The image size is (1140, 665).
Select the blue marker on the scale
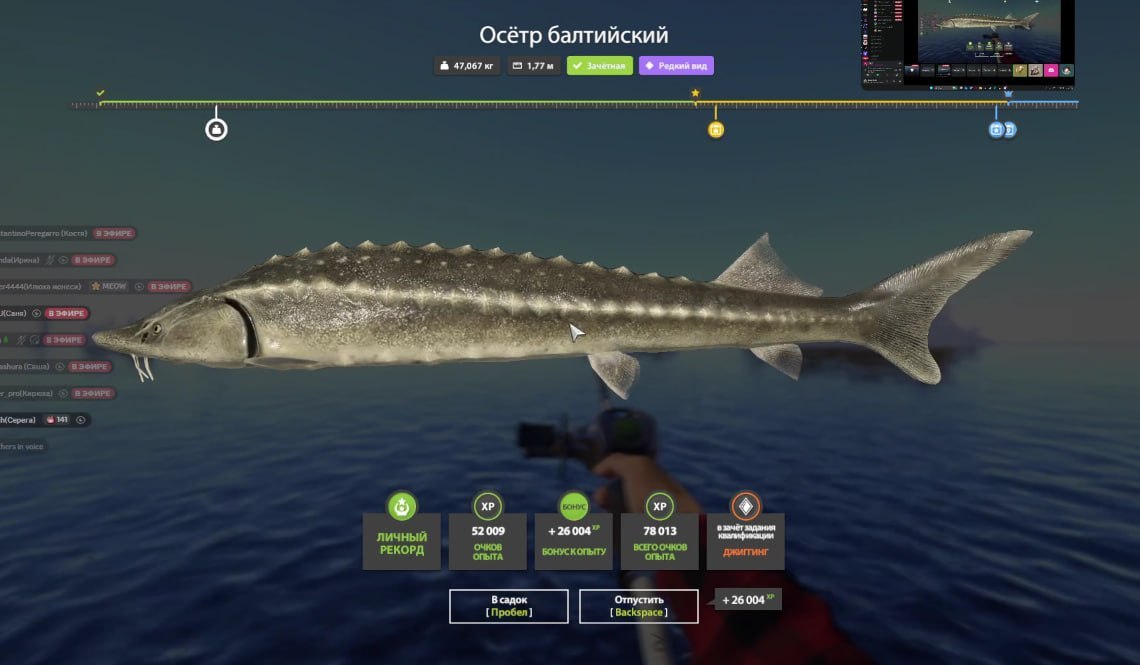click(997, 130)
